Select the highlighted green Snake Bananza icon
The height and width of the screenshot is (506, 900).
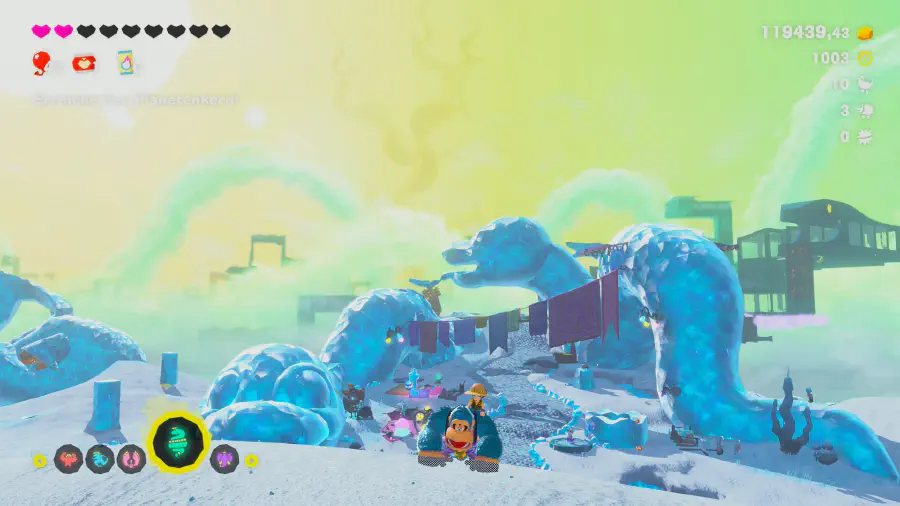(x=179, y=442)
